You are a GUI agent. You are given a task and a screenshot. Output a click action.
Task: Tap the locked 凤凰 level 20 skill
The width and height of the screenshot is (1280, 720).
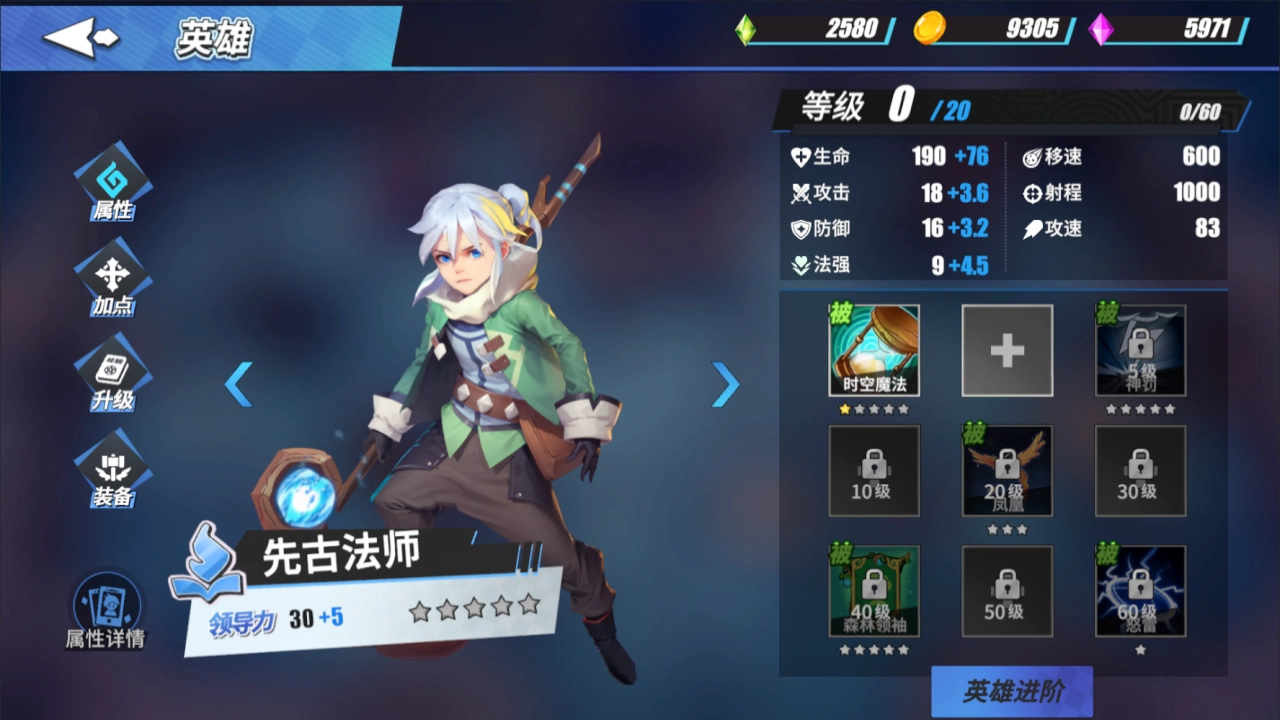(1007, 470)
